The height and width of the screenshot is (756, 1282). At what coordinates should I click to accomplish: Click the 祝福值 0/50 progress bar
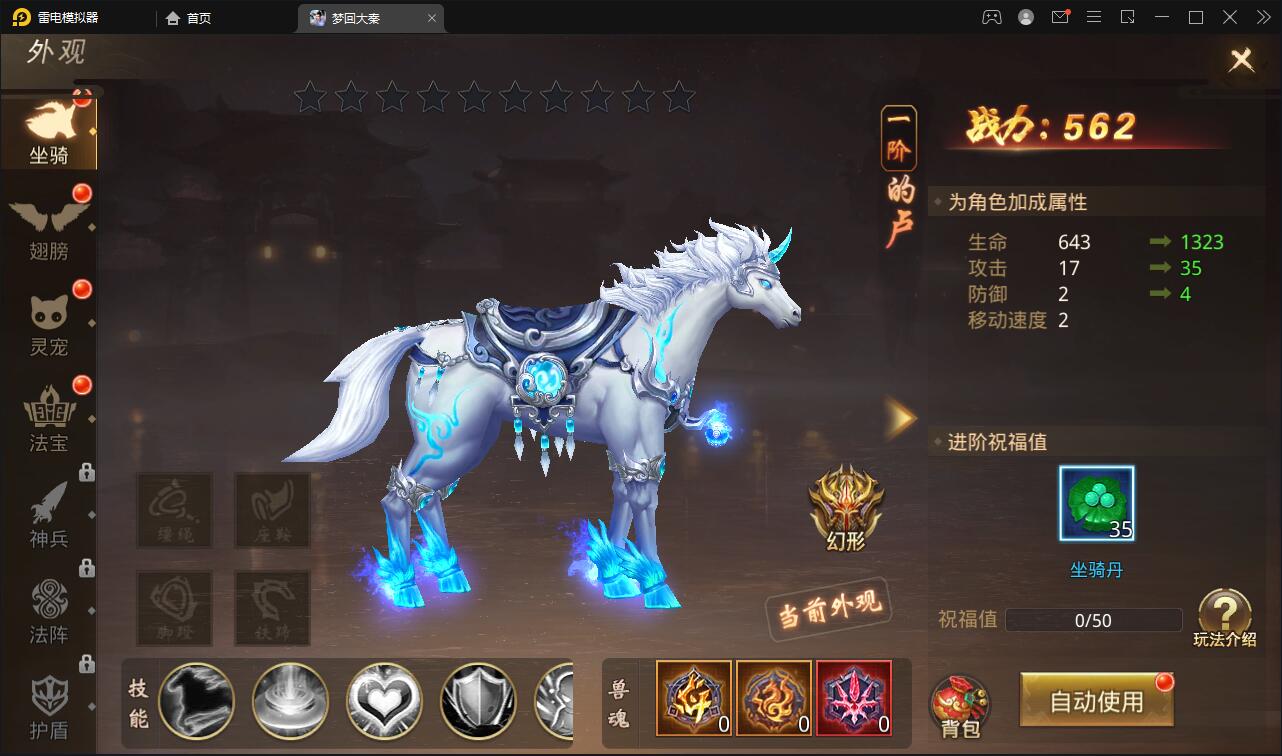(x=1095, y=620)
